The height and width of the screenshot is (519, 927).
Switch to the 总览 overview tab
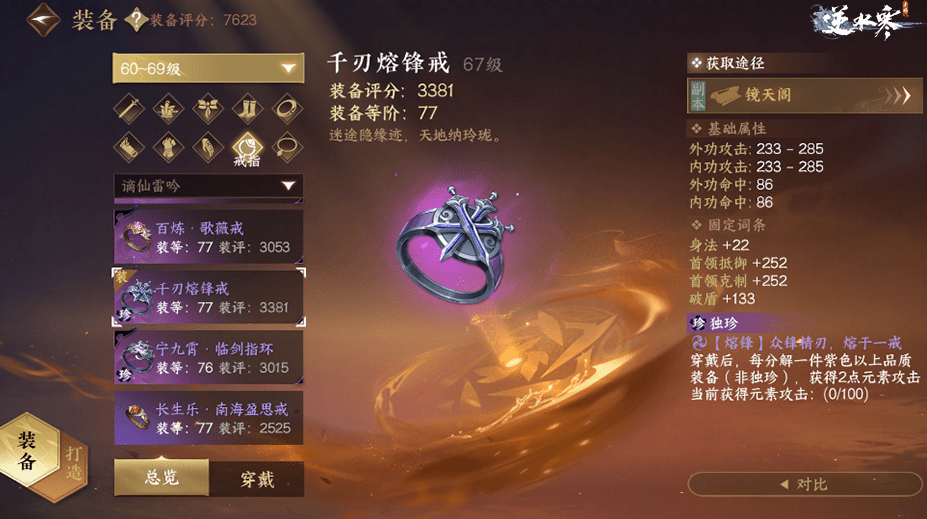pos(161,479)
